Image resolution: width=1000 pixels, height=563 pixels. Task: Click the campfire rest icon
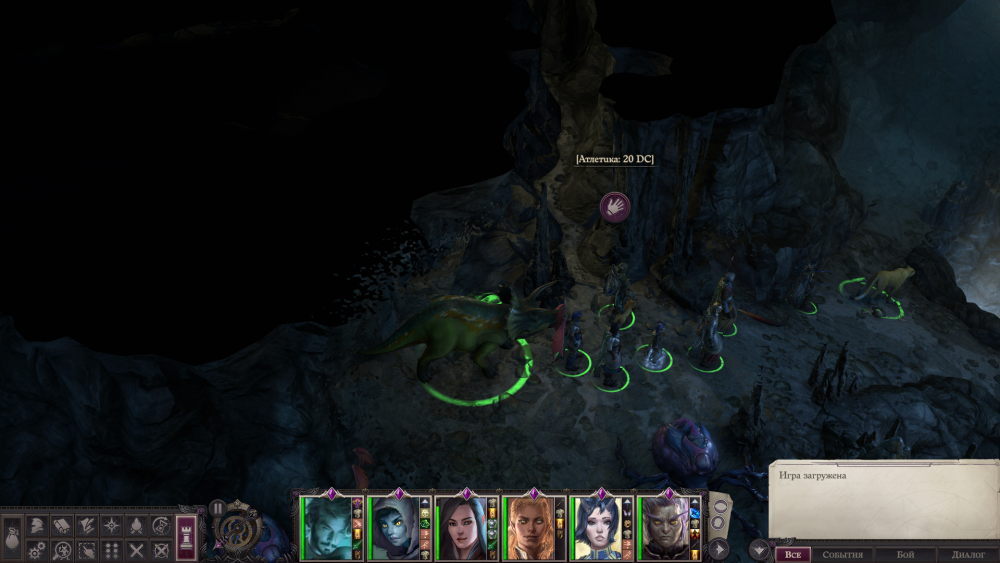pyautogui.click(x=137, y=525)
